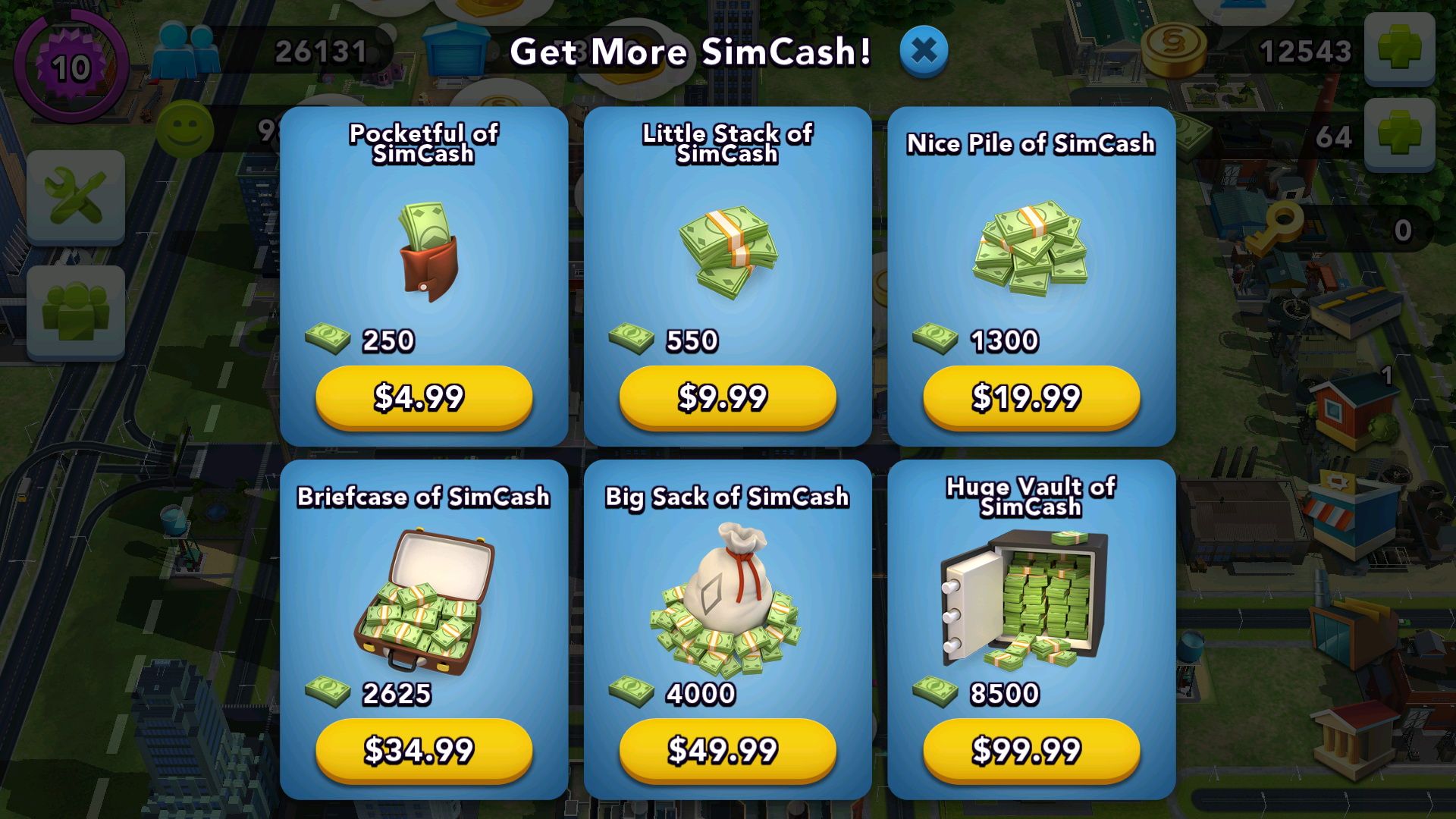
Task: Purchase the Briefcase of SimCash
Action: click(422, 751)
